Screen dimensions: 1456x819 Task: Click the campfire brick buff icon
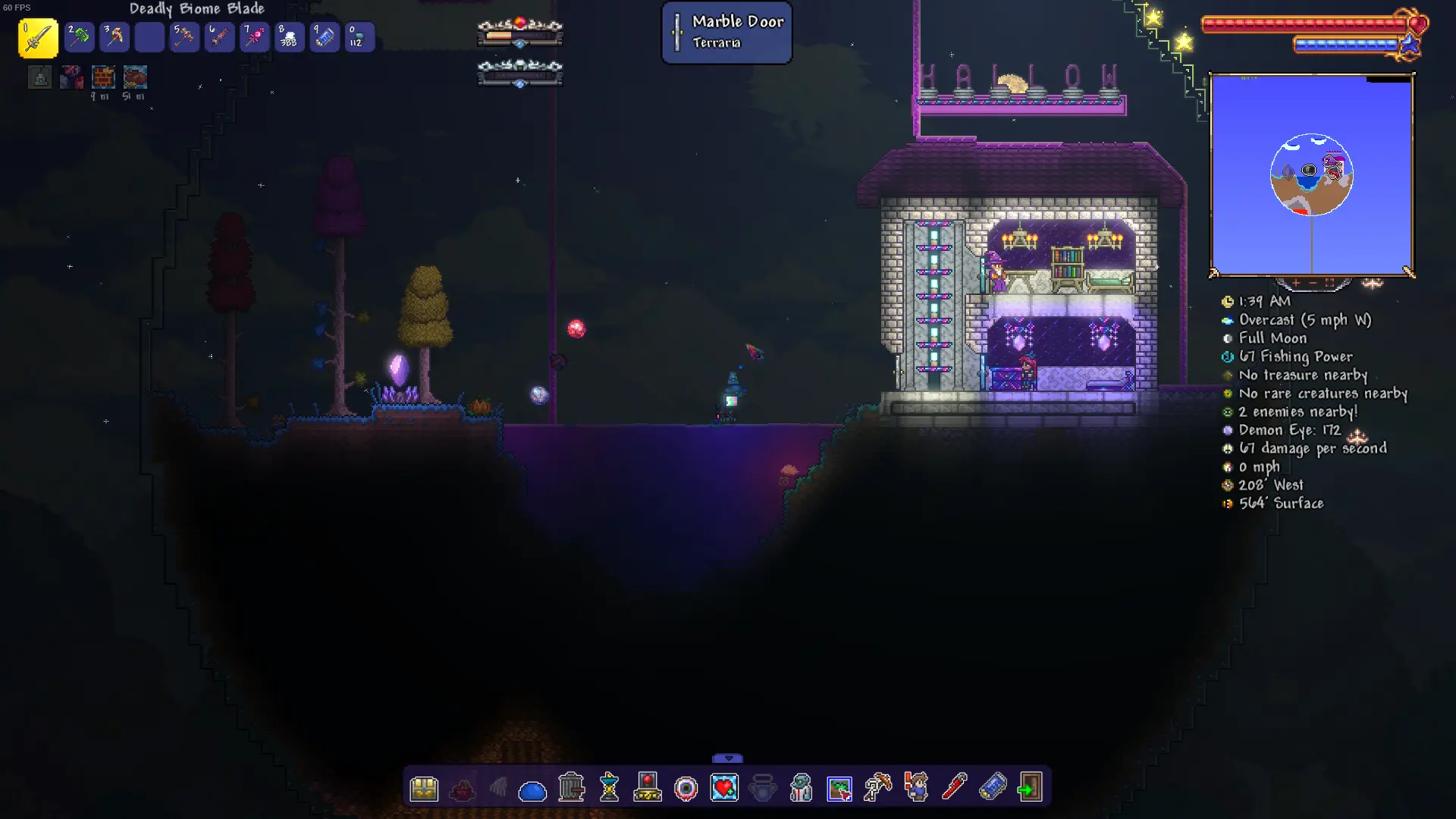coord(103,77)
